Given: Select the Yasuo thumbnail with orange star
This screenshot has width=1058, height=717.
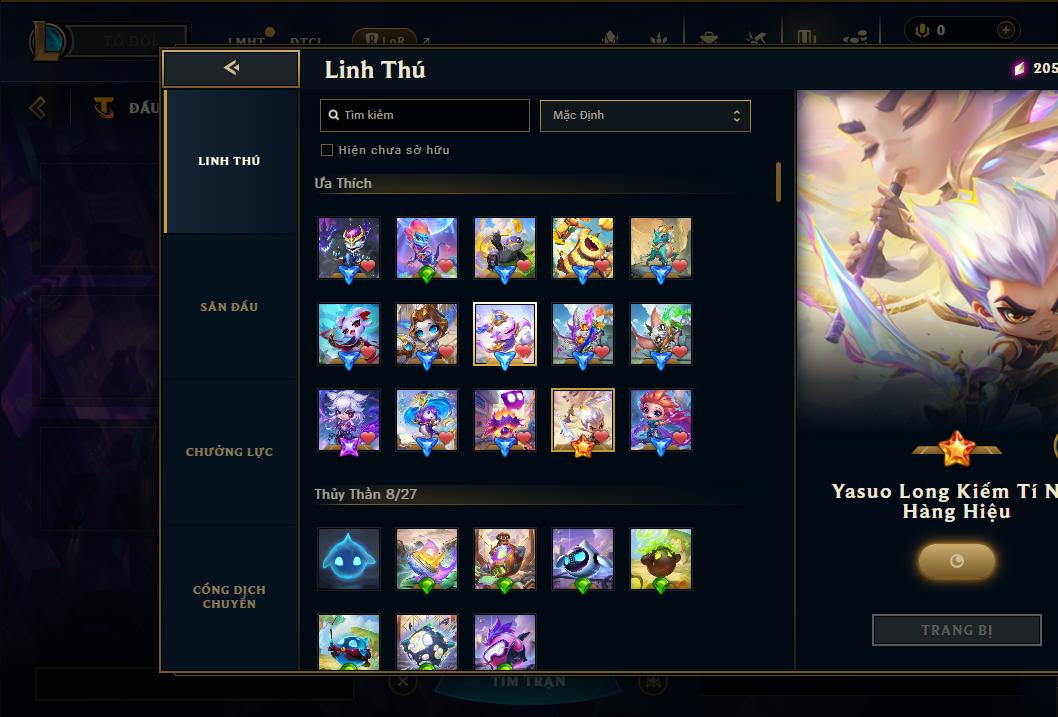Looking at the screenshot, I should click(583, 420).
